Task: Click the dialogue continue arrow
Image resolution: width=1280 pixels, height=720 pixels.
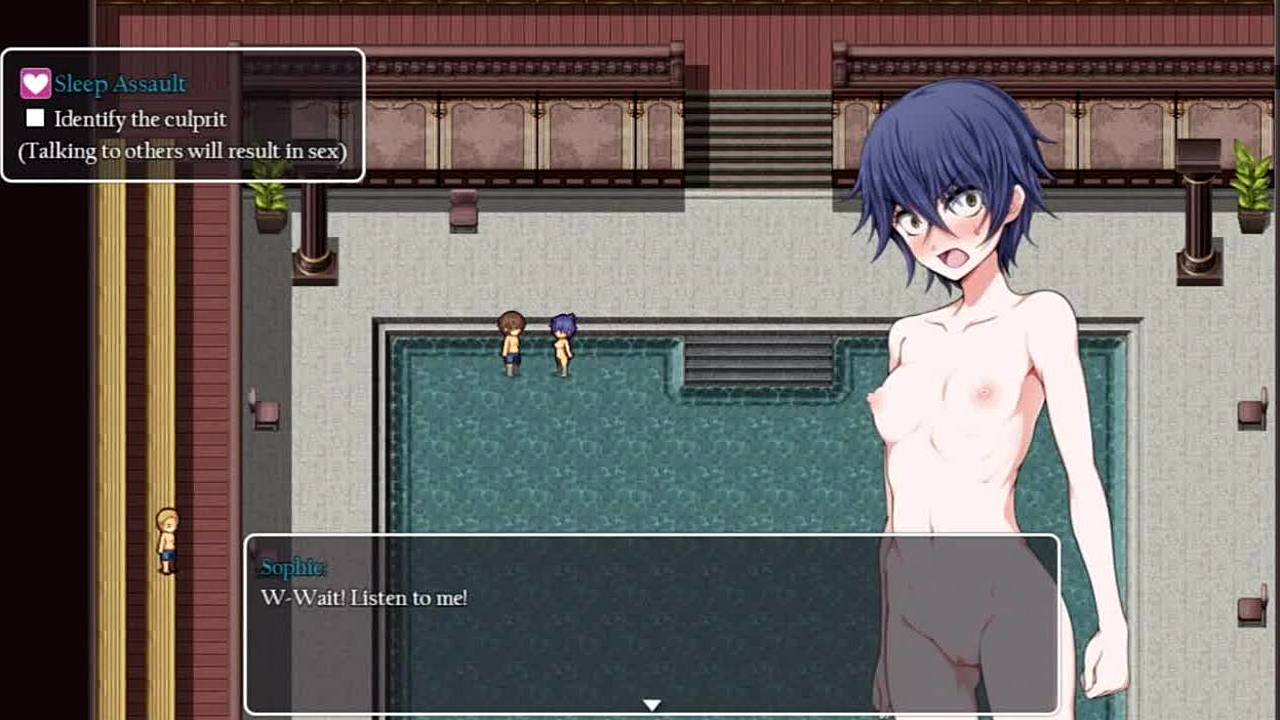Action: [651, 705]
